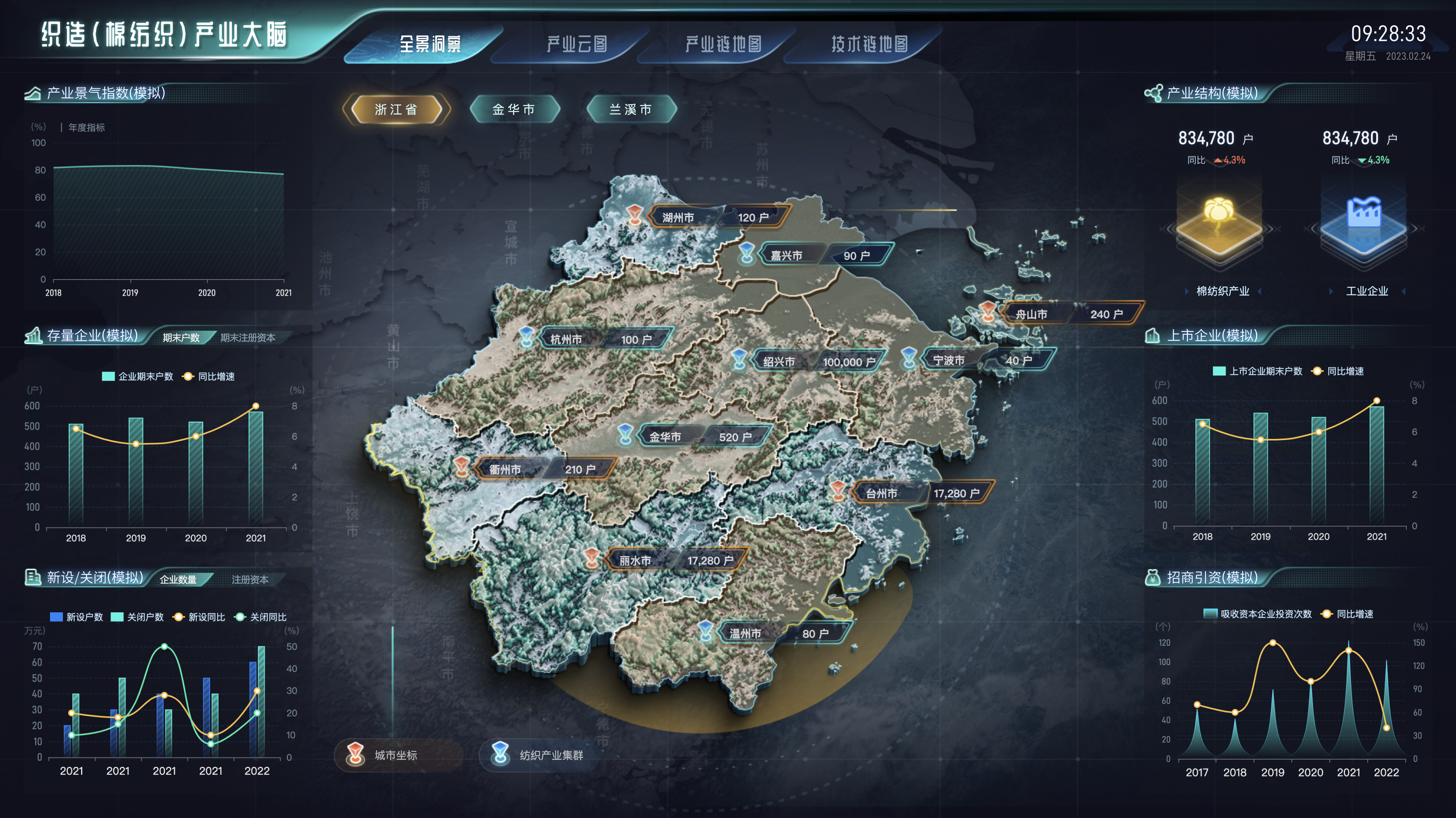Image resolution: width=1456 pixels, height=818 pixels.
Task: Open the 杭州市 map marker label
Action: (566, 339)
